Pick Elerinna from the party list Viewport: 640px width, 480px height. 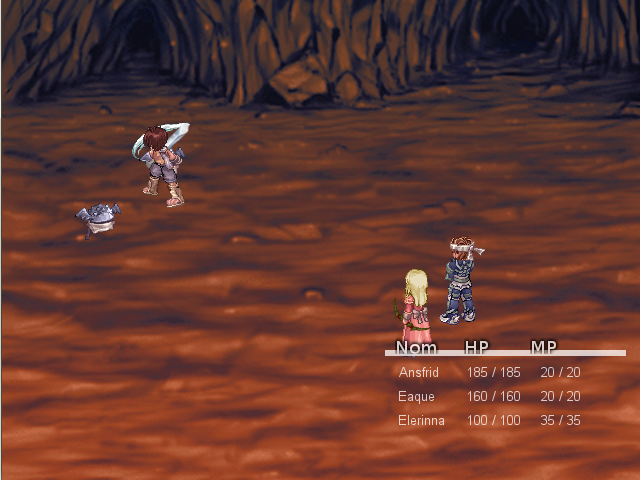pyautogui.click(x=421, y=420)
